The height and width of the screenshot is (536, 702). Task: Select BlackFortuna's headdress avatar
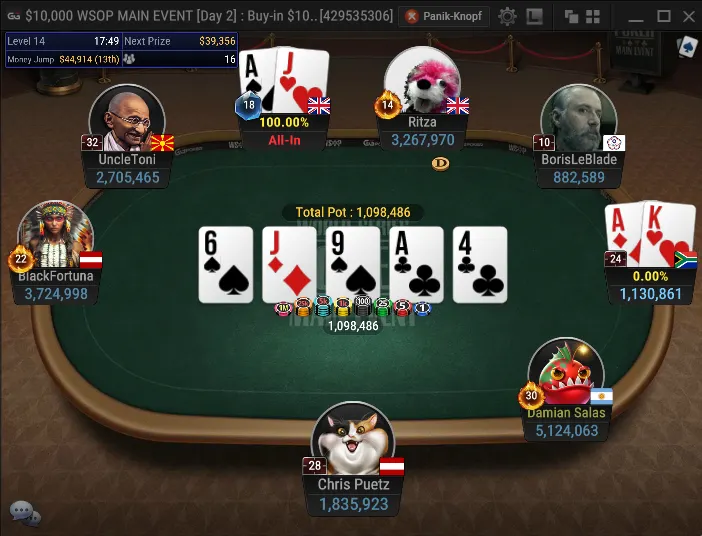[56, 238]
